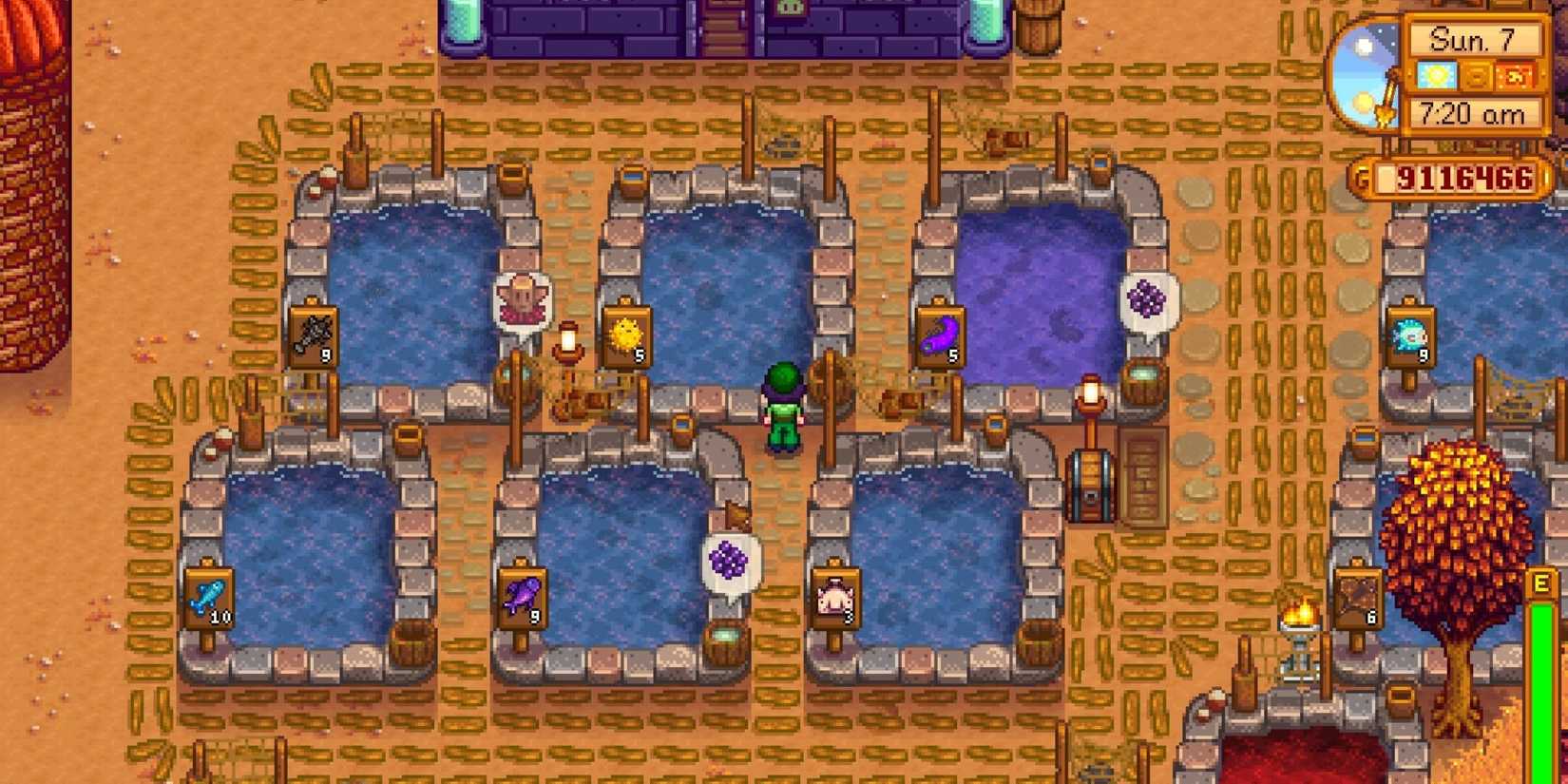Click the green energy bar labeled E
The image size is (1568, 784).
1541,684
